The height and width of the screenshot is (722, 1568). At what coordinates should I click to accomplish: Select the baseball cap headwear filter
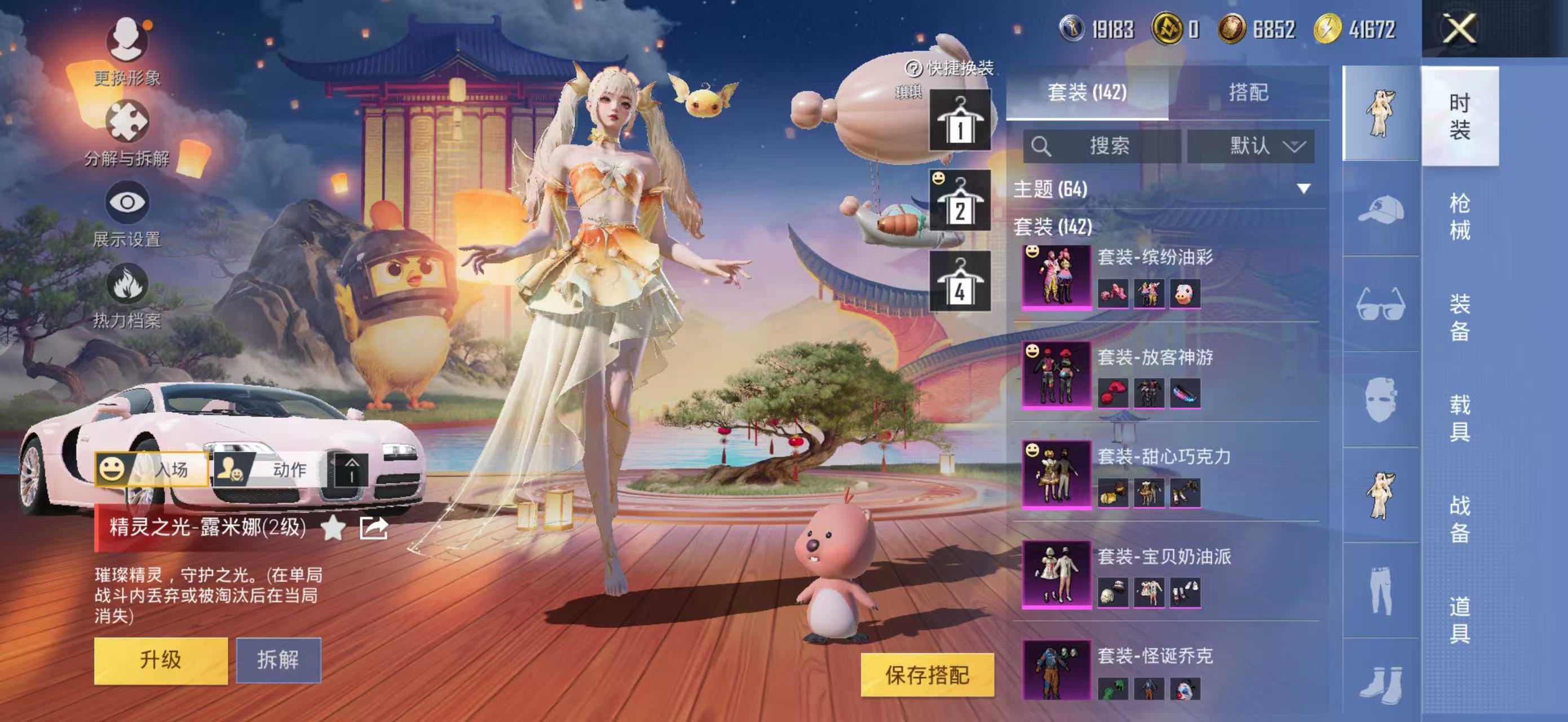click(1380, 210)
